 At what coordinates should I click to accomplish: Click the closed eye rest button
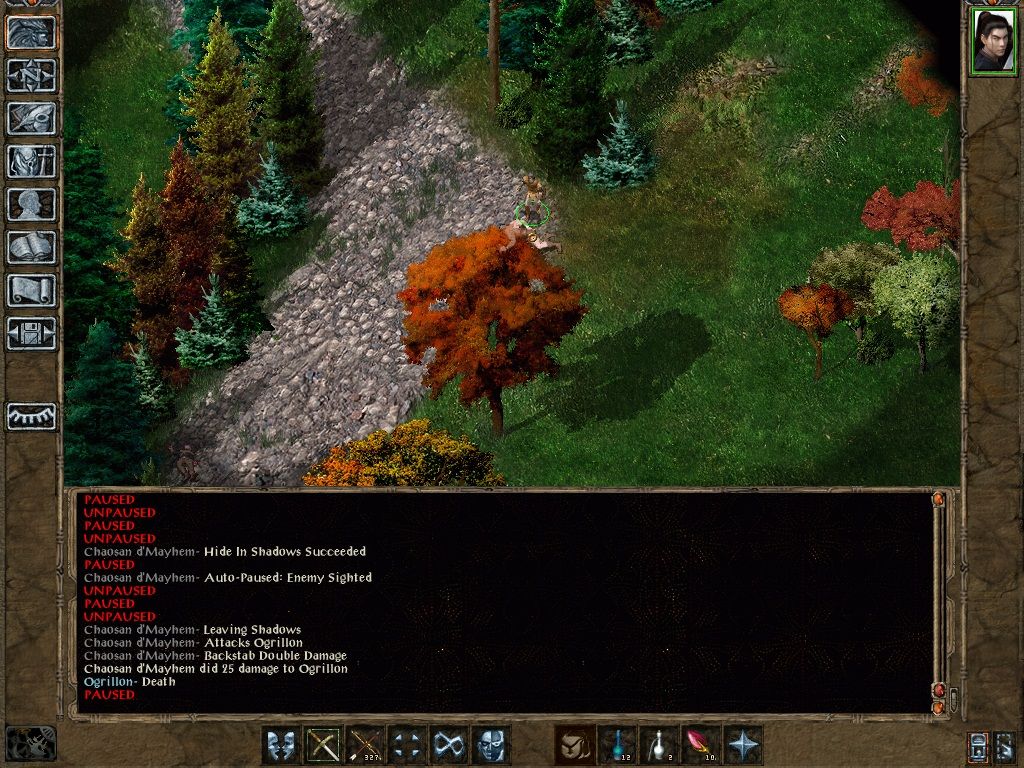(32, 416)
